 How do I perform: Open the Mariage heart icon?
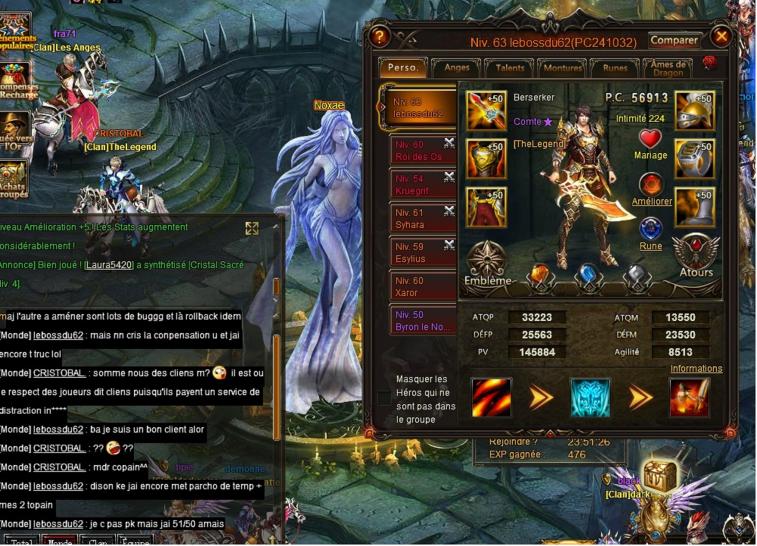(x=651, y=140)
